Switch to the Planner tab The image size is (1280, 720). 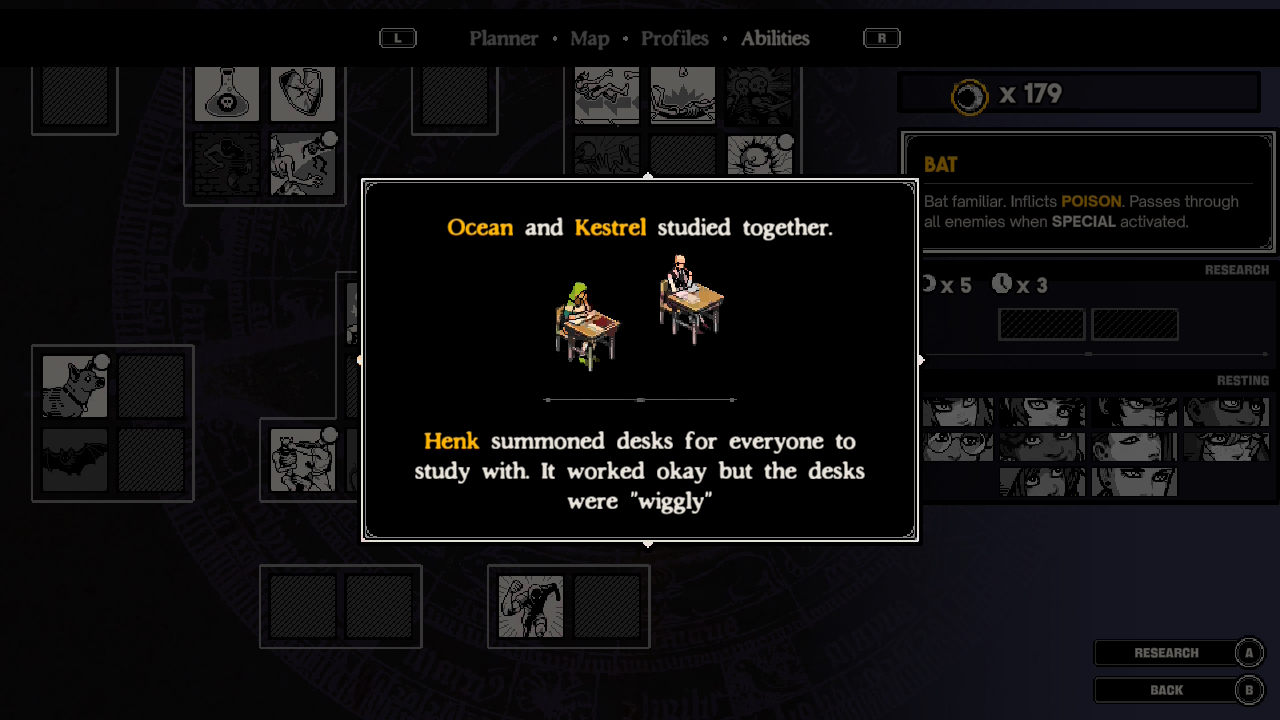(504, 38)
